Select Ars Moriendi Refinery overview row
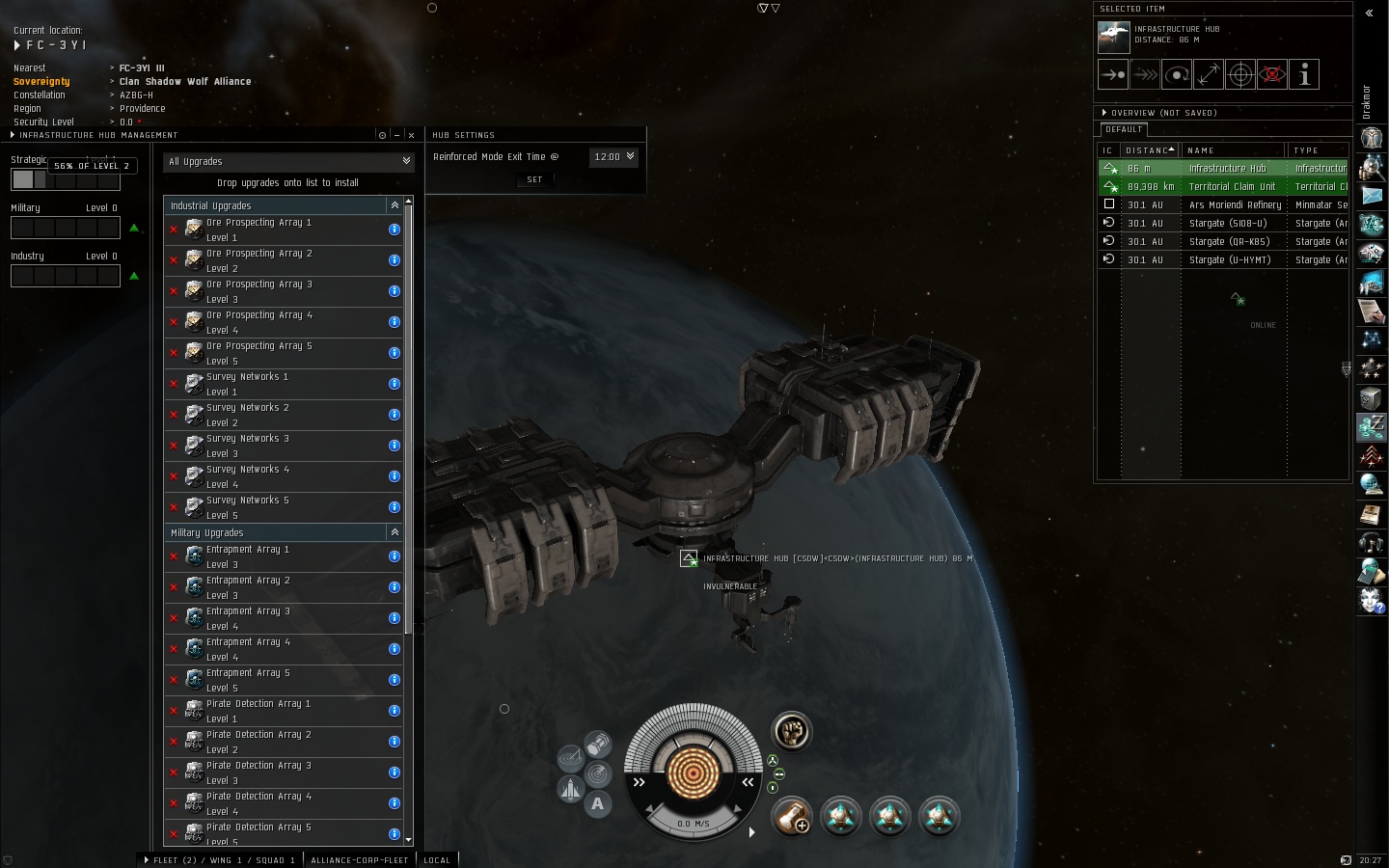The width and height of the screenshot is (1389, 868). 1235,204
